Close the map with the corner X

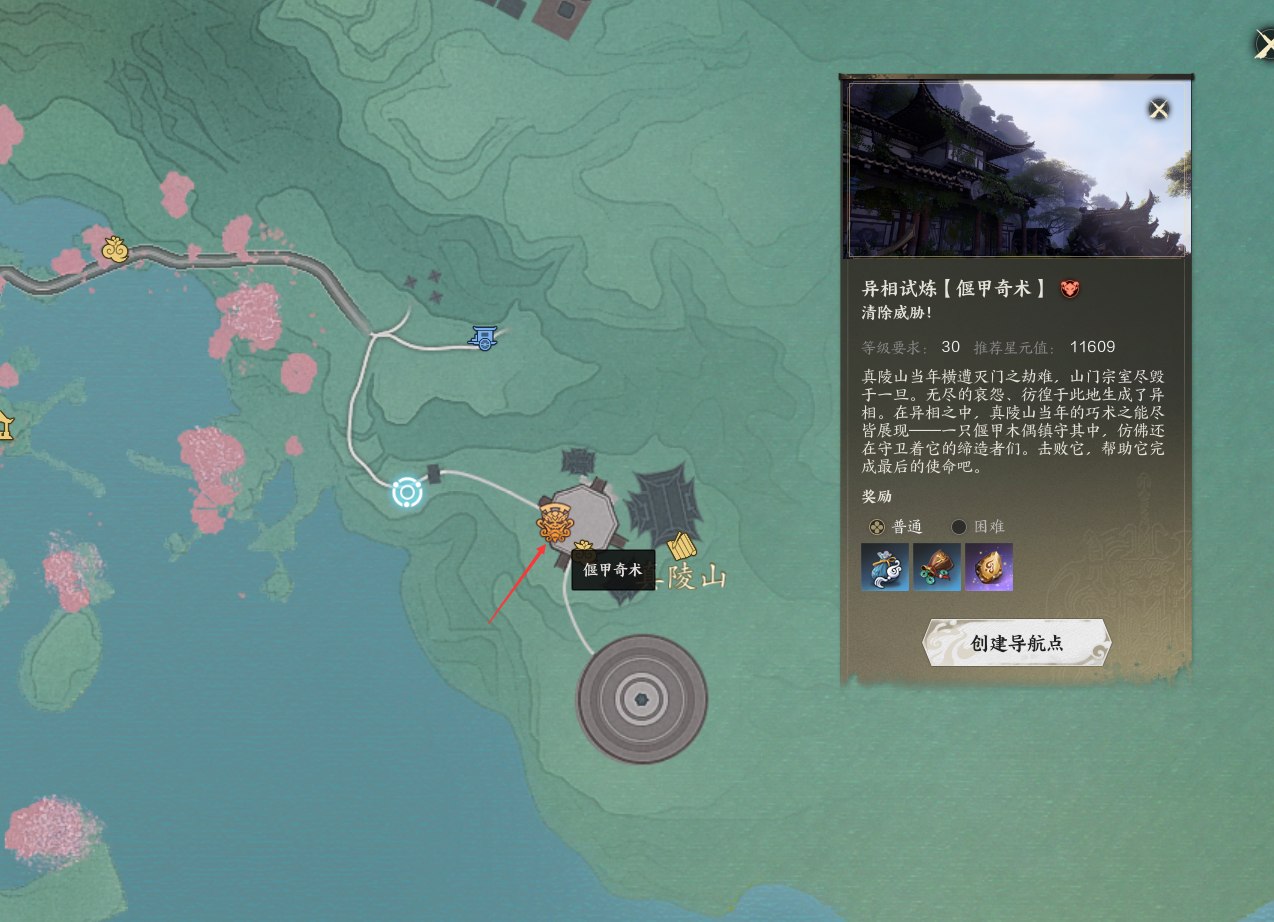tap(1264, 45)
